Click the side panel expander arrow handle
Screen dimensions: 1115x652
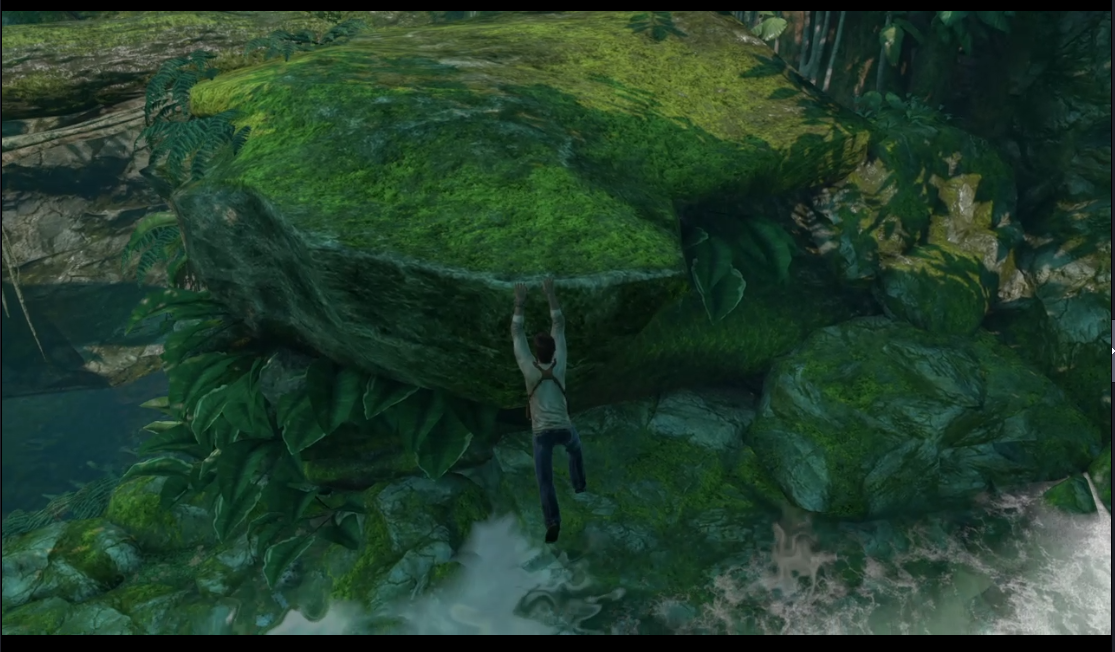click(x=1112, y=350)
